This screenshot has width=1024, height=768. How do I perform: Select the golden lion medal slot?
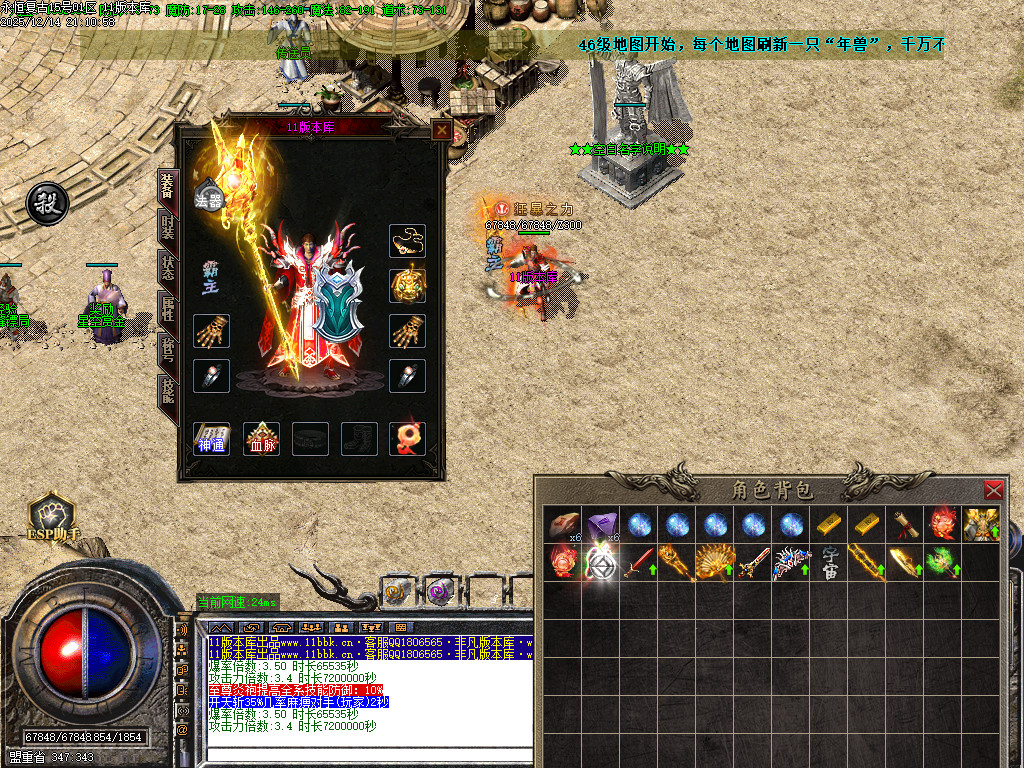click(407, 285)
